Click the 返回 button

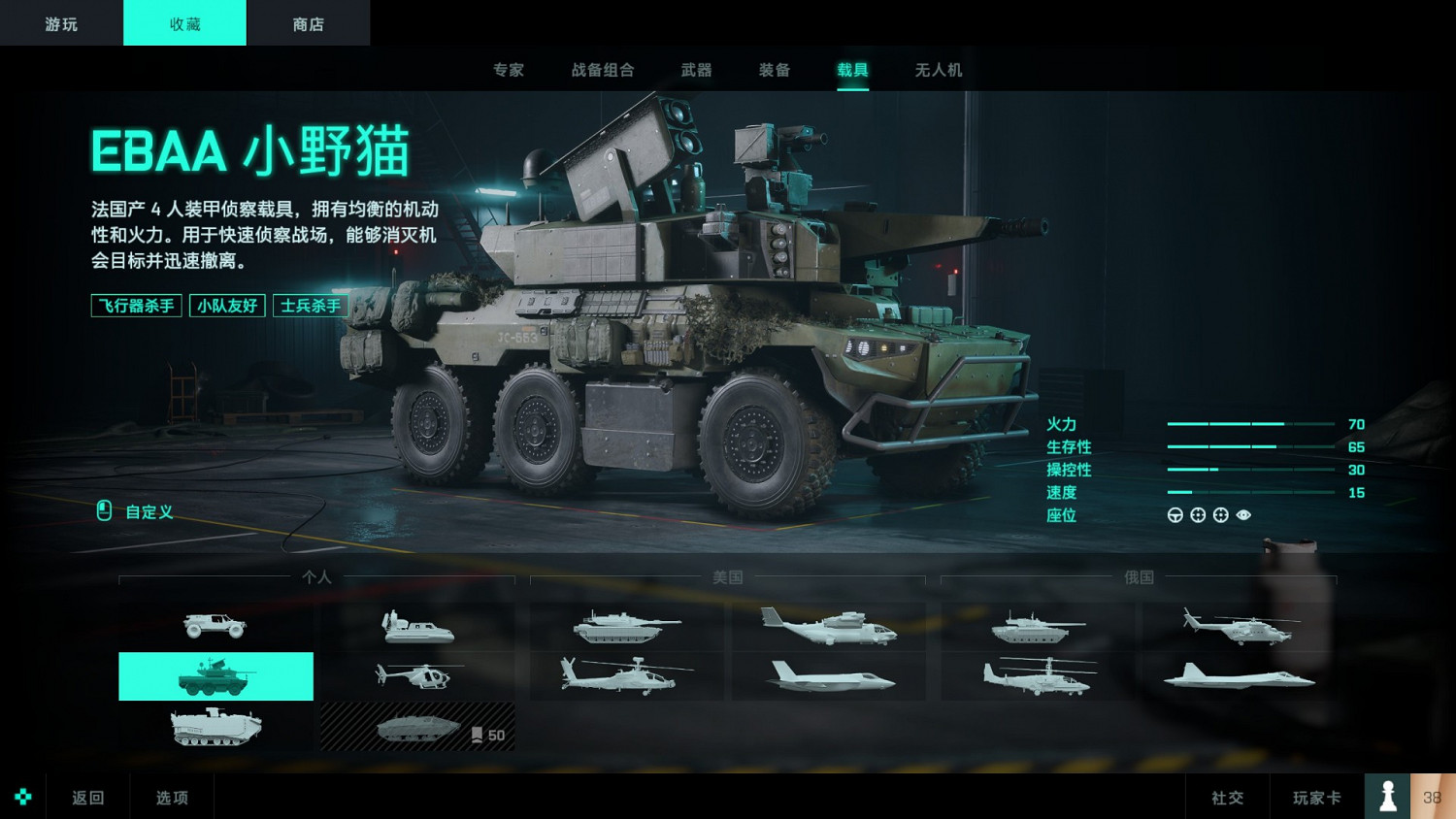tap(87, 796)
